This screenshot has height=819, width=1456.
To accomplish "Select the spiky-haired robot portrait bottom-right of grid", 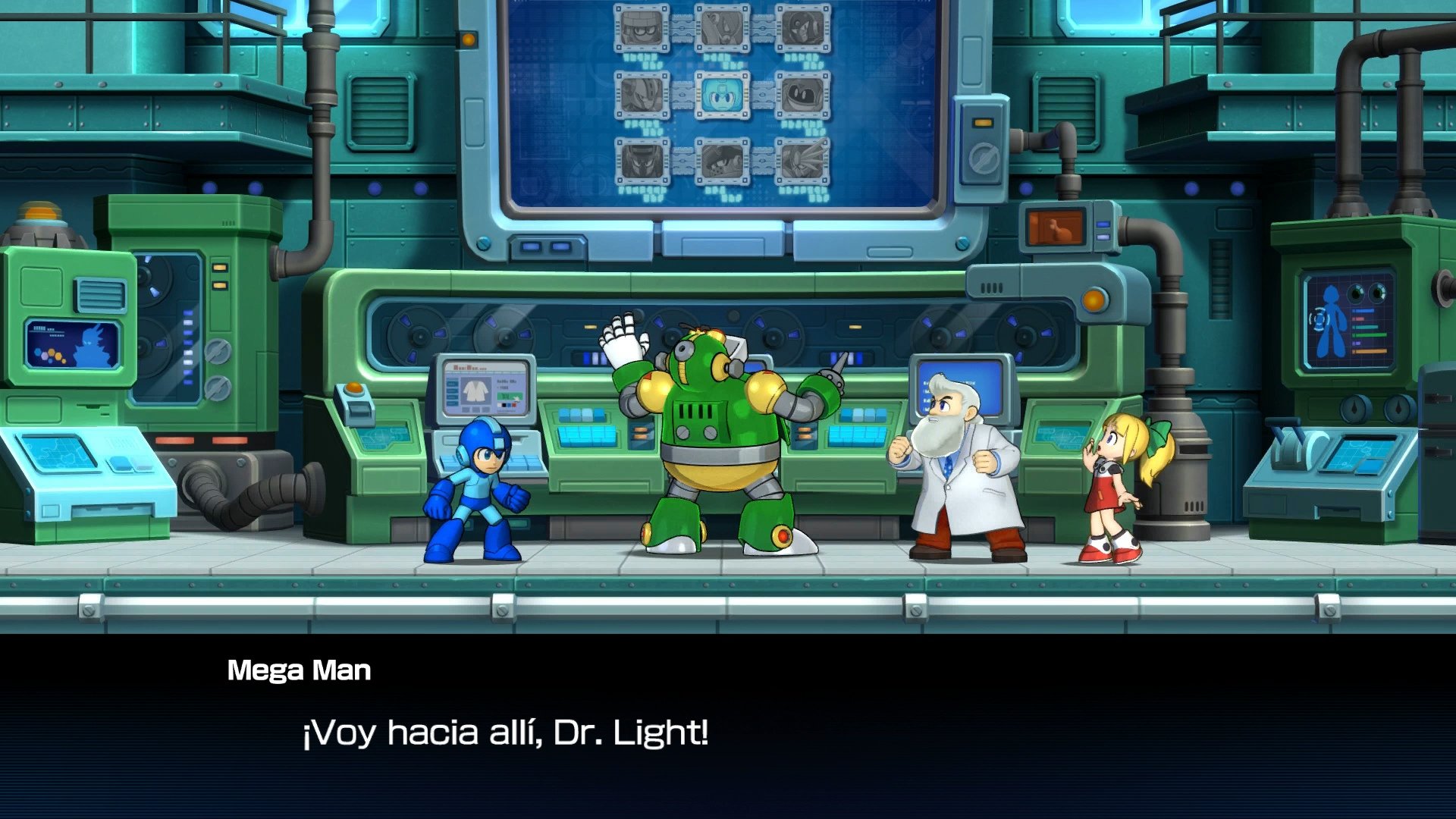I will click(x=803, y=161).
